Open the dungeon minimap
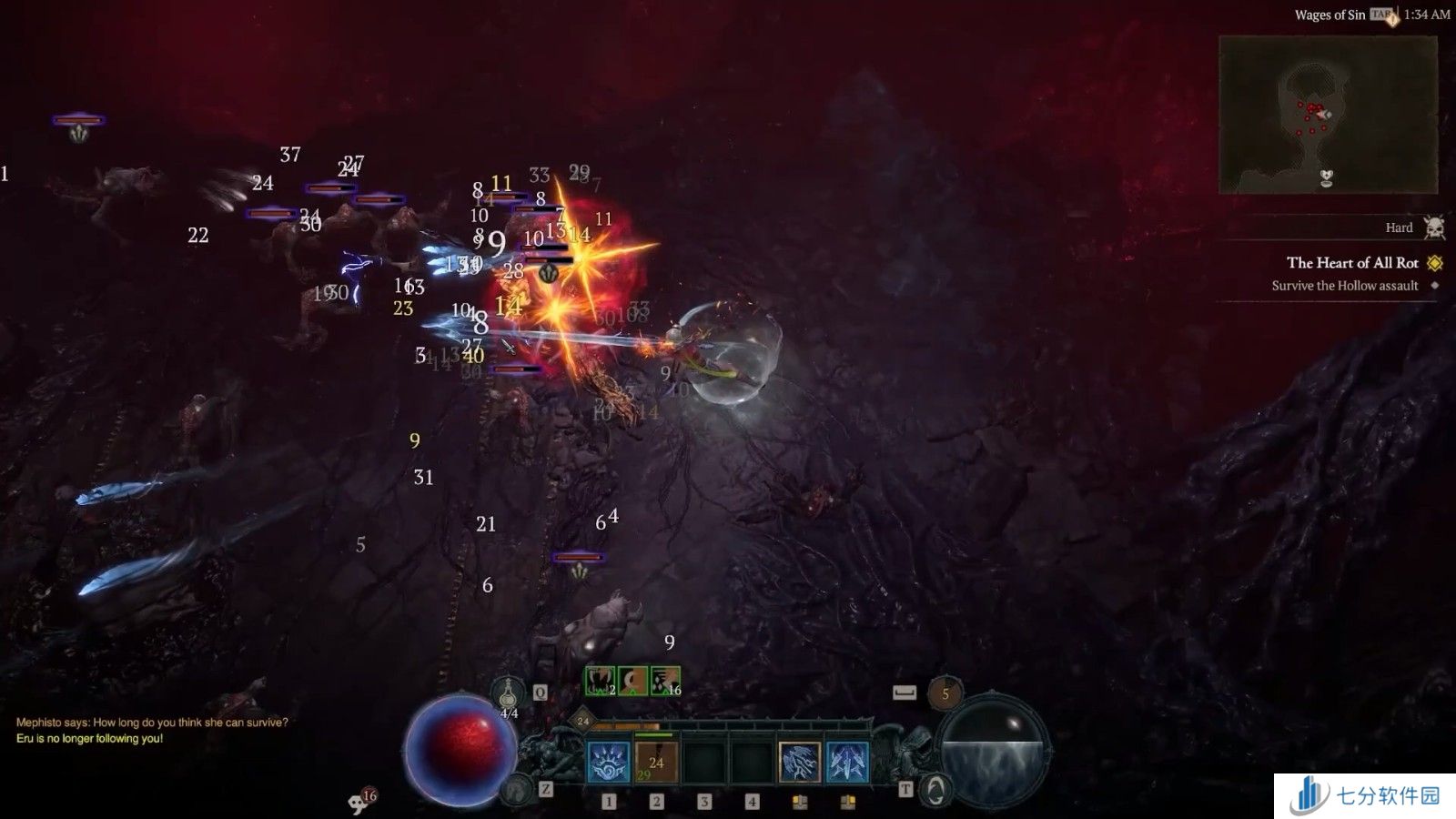 click(1328, 115)
